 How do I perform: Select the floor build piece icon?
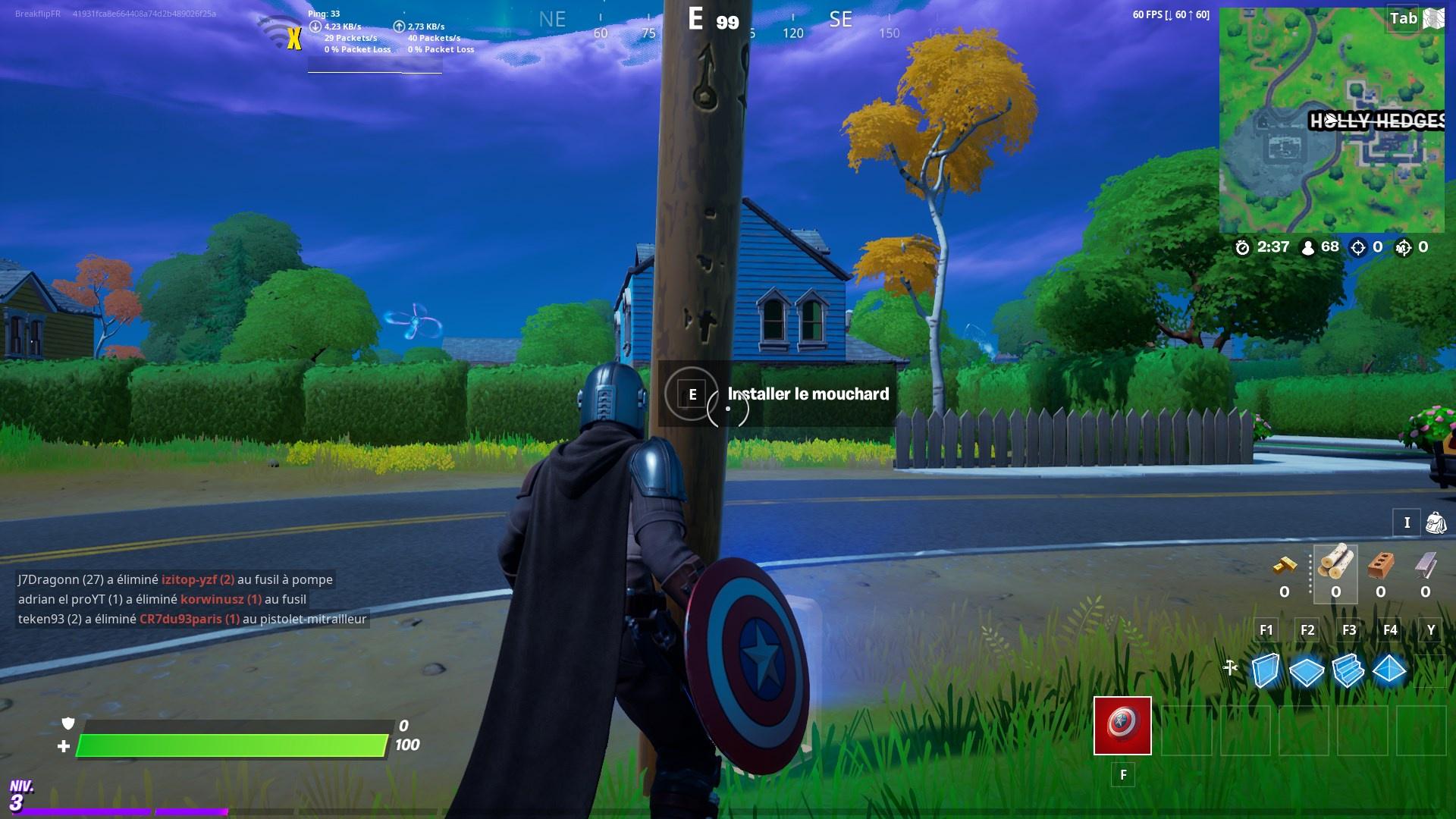[1306, 671]
